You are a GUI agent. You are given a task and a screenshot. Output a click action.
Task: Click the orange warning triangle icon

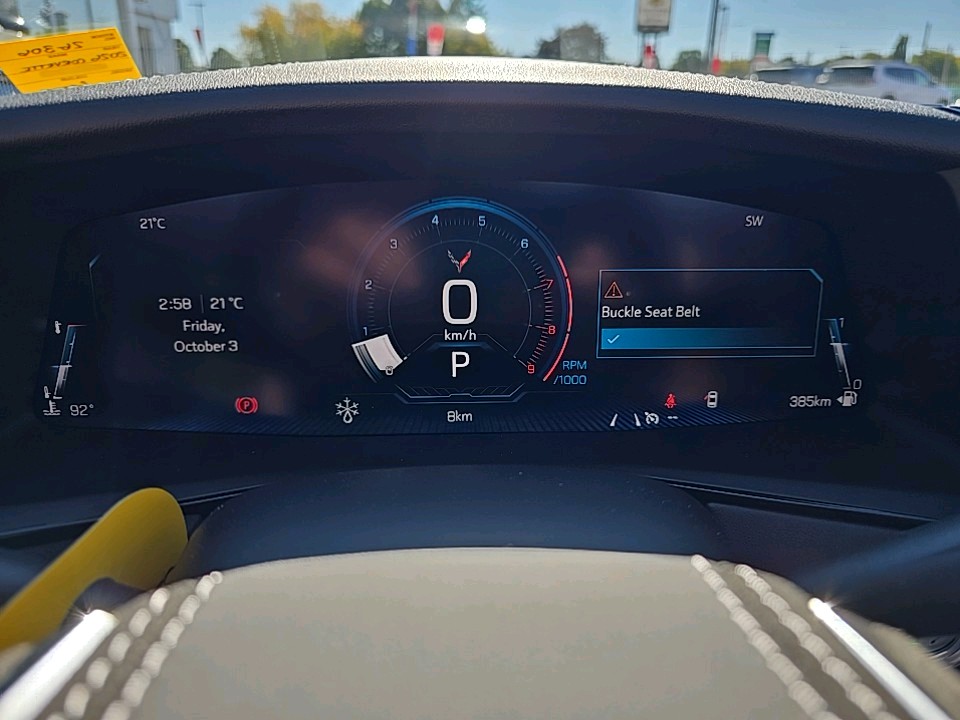tap(613, 290)
